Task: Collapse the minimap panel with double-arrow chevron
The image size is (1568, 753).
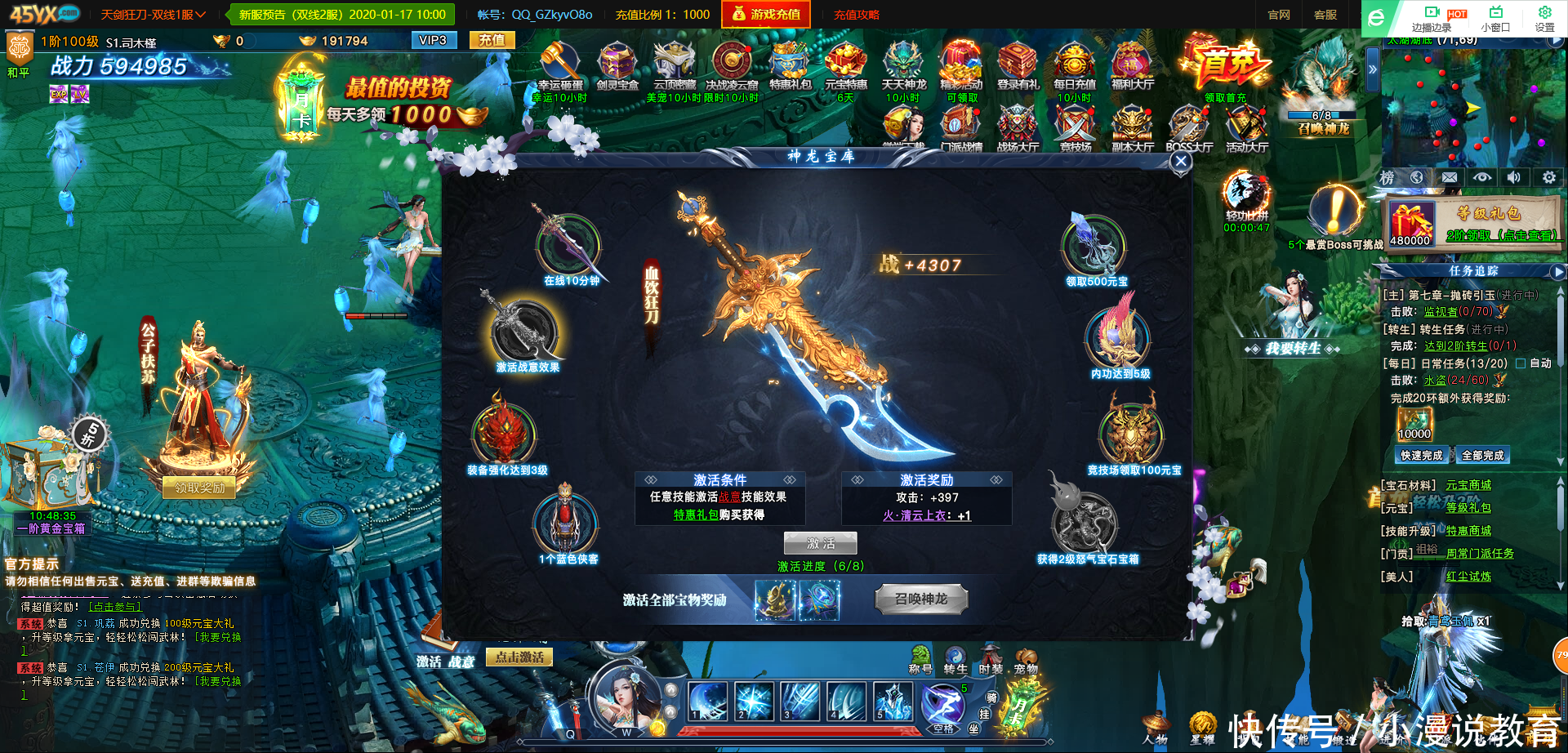Action: (1374, 69)
